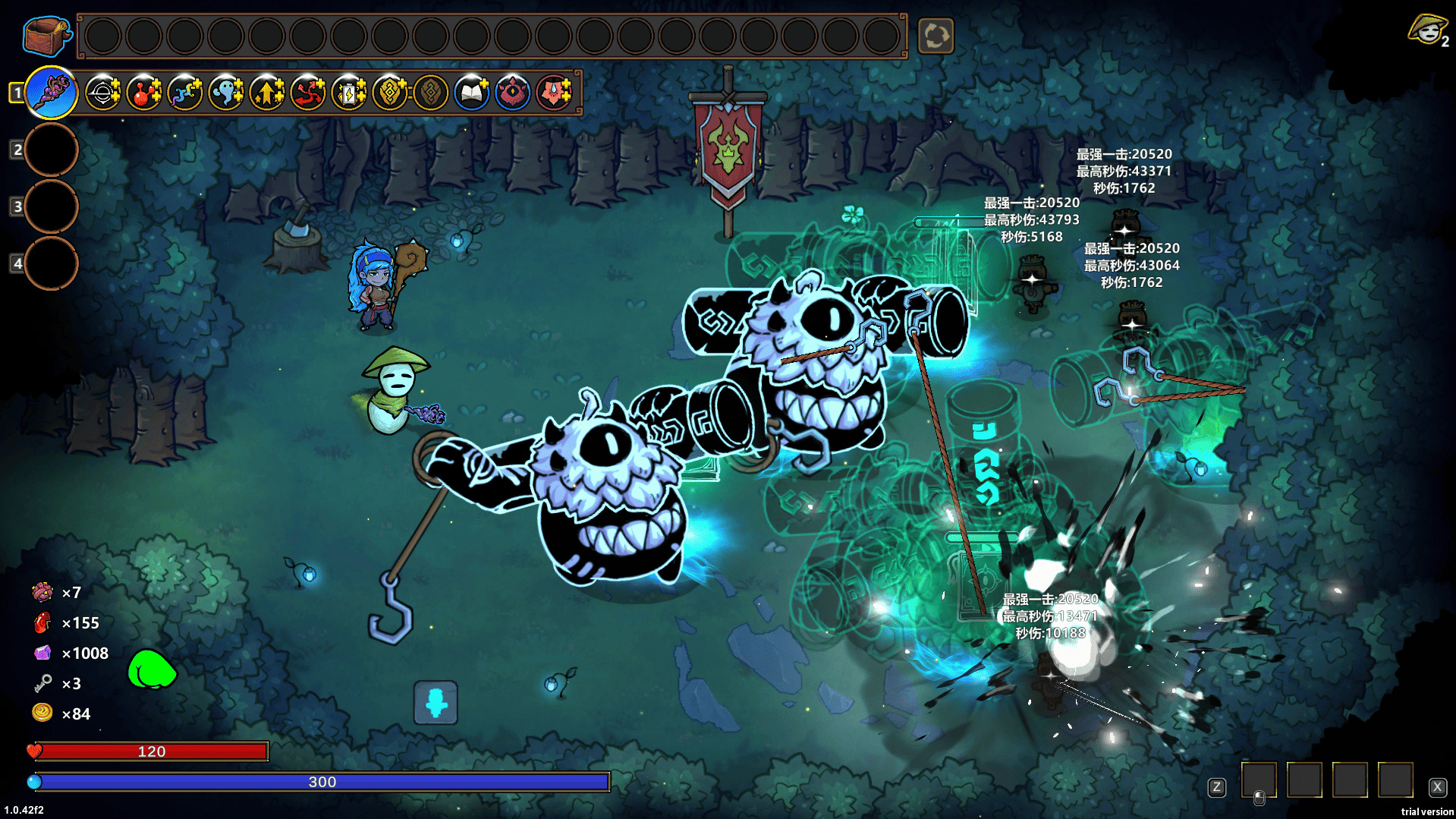
Task: Select the red potion flask rune
Action: 144,93
